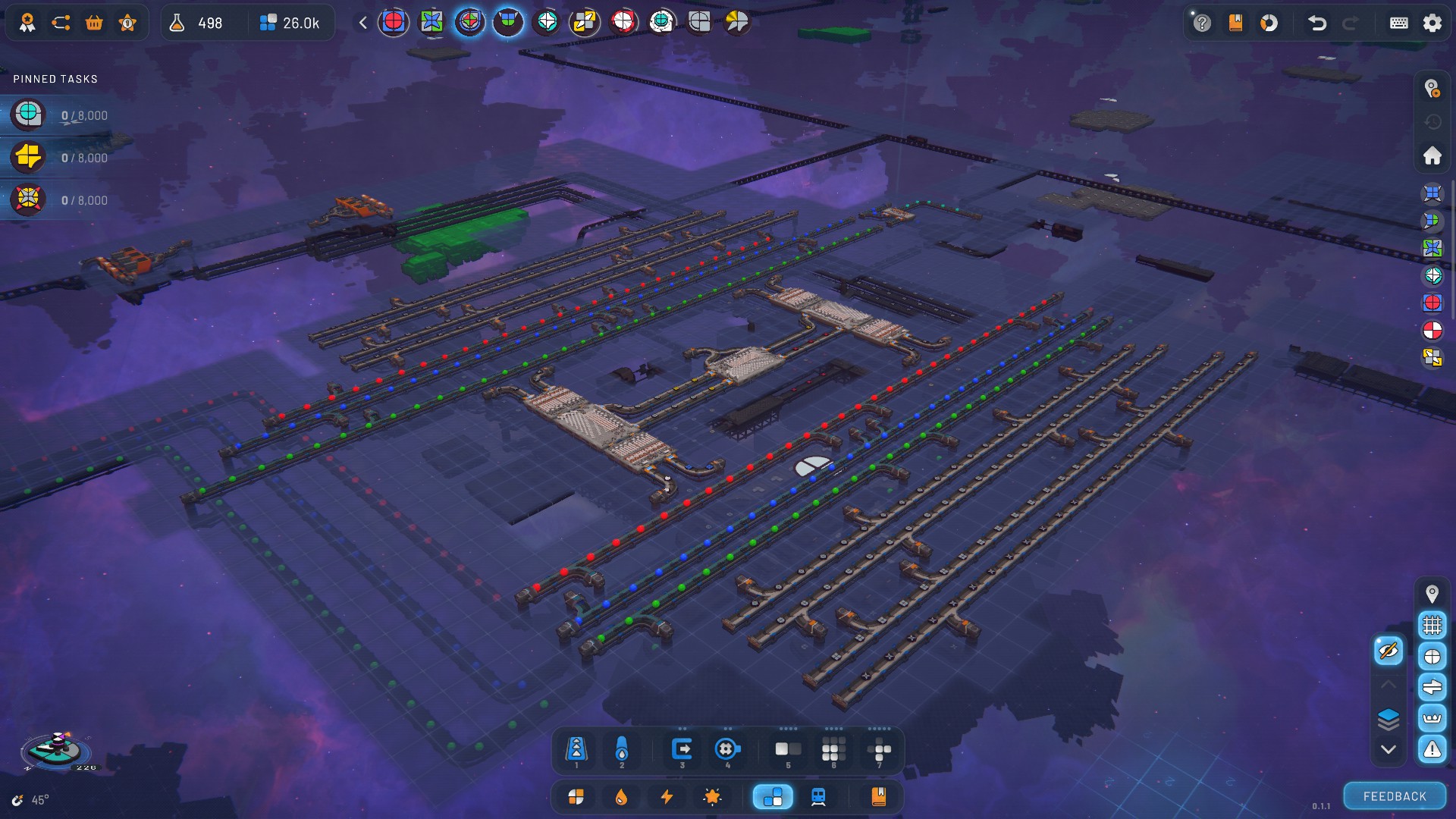Select the first pinned task shape
Image resolution: width=1456 pixels, height=819 pixels.
[x=28, y=115]
